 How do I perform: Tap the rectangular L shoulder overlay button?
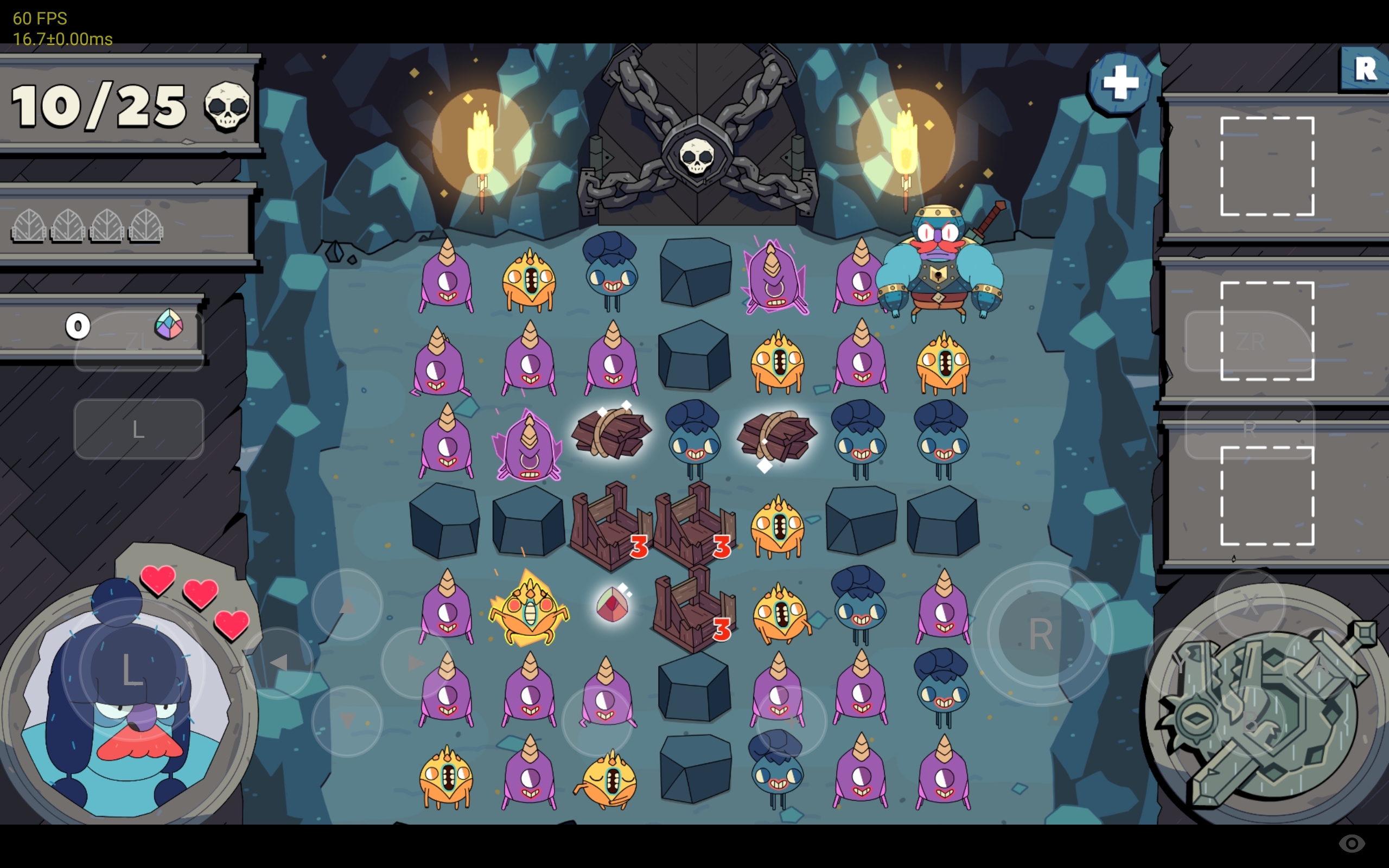click(x=138, y=429)
